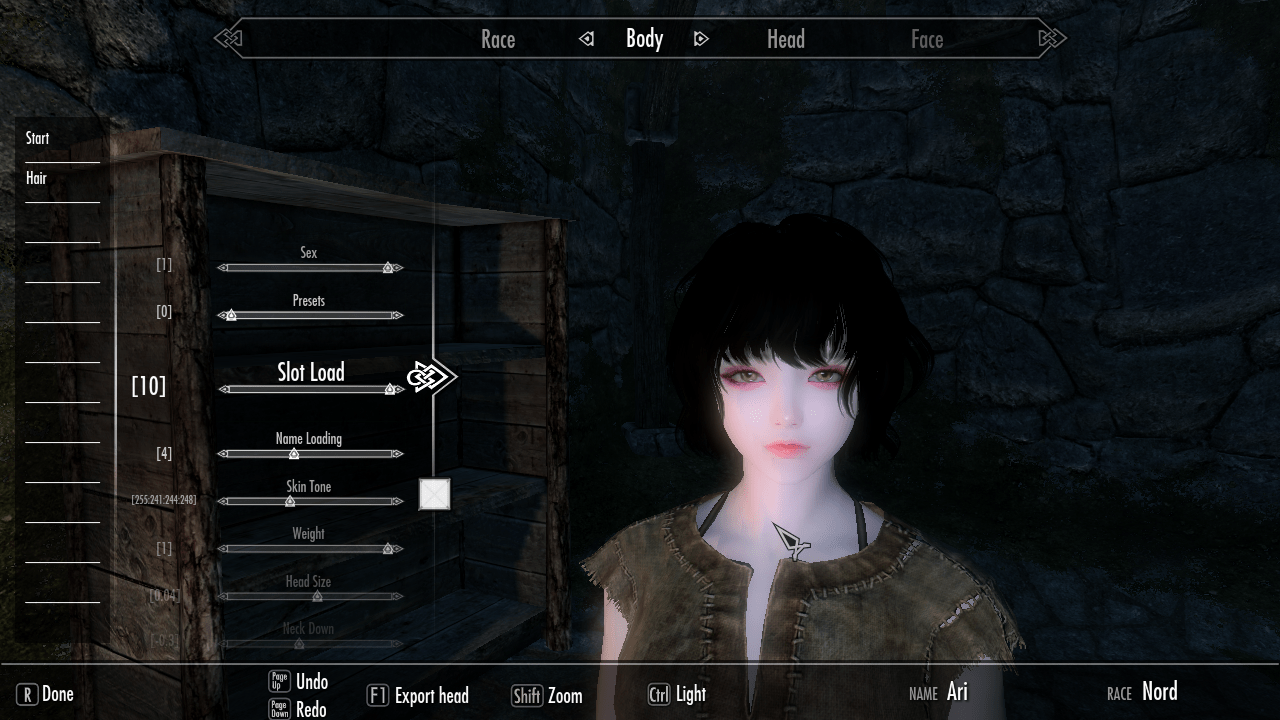Click the Page Up key icon for Undo
This screenshot has width=1280, height=720.
[x=281, y=682]
